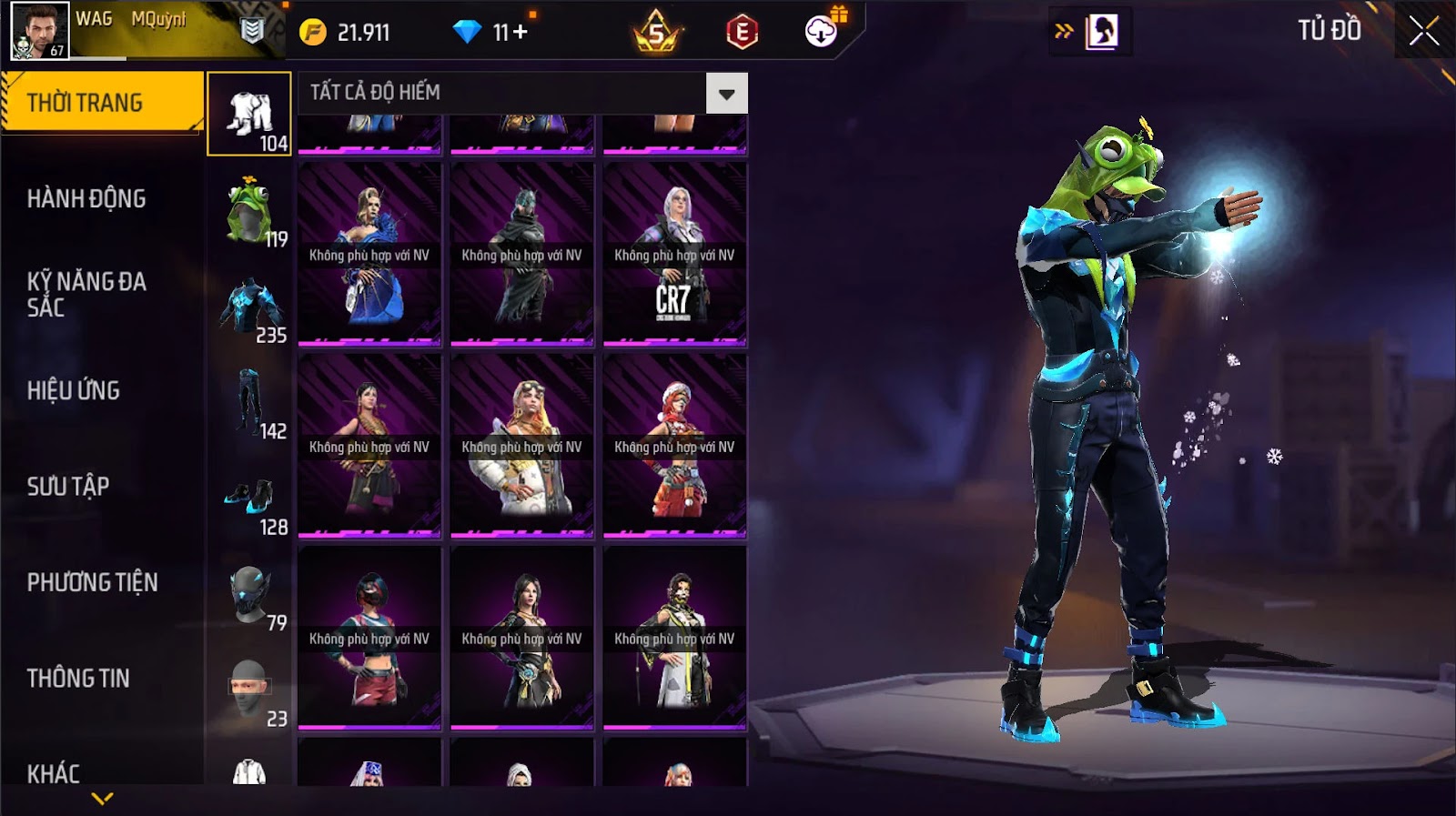Switch to KỸ NĂNG ĐA SẮC section
The image size is (1456, 816).
[x=86, y=294]
